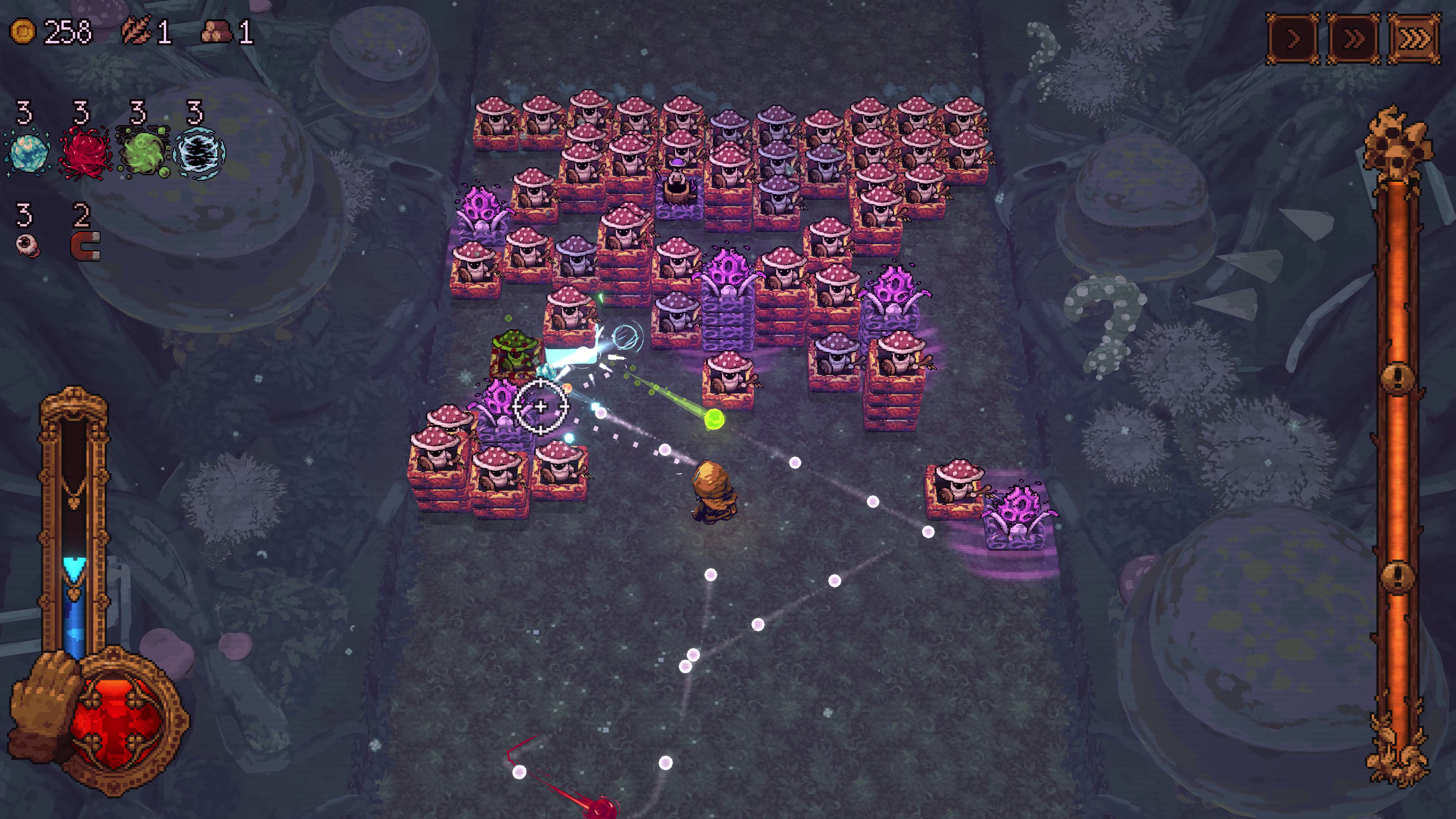Viewport: 1456px width, 819px height.
Task: Inspect the red magnet passive item icon
Action: pyautogui.click(x=85, y=246)
